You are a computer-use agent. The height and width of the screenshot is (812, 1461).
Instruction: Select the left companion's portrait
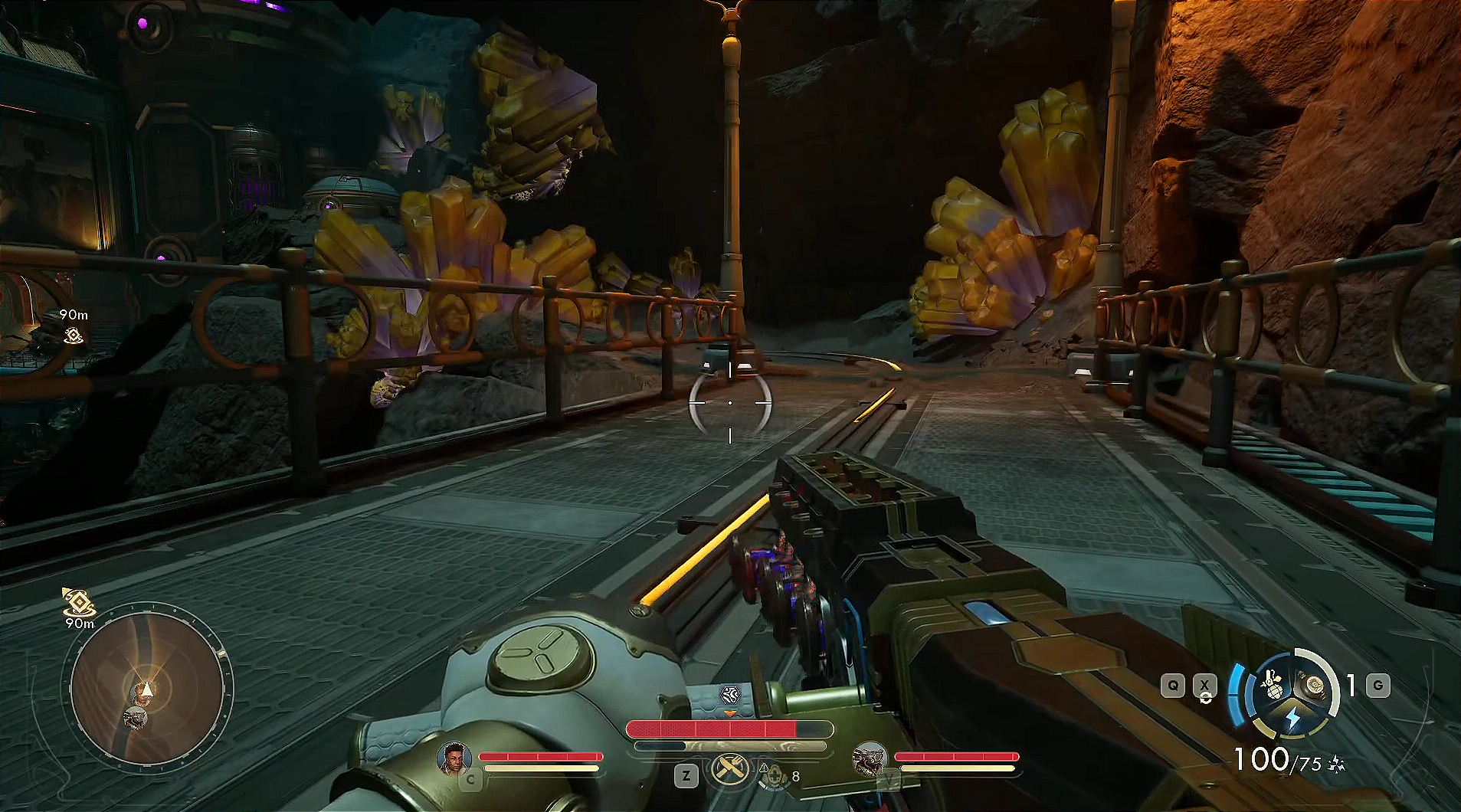click(453, 759)
